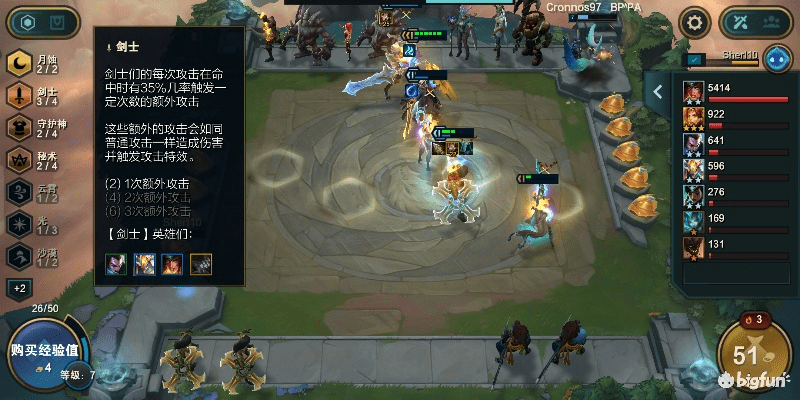The height and width of the screenshot is (400, 800).
Task: Click the blue player avatar icon
Action: (778, 58)
